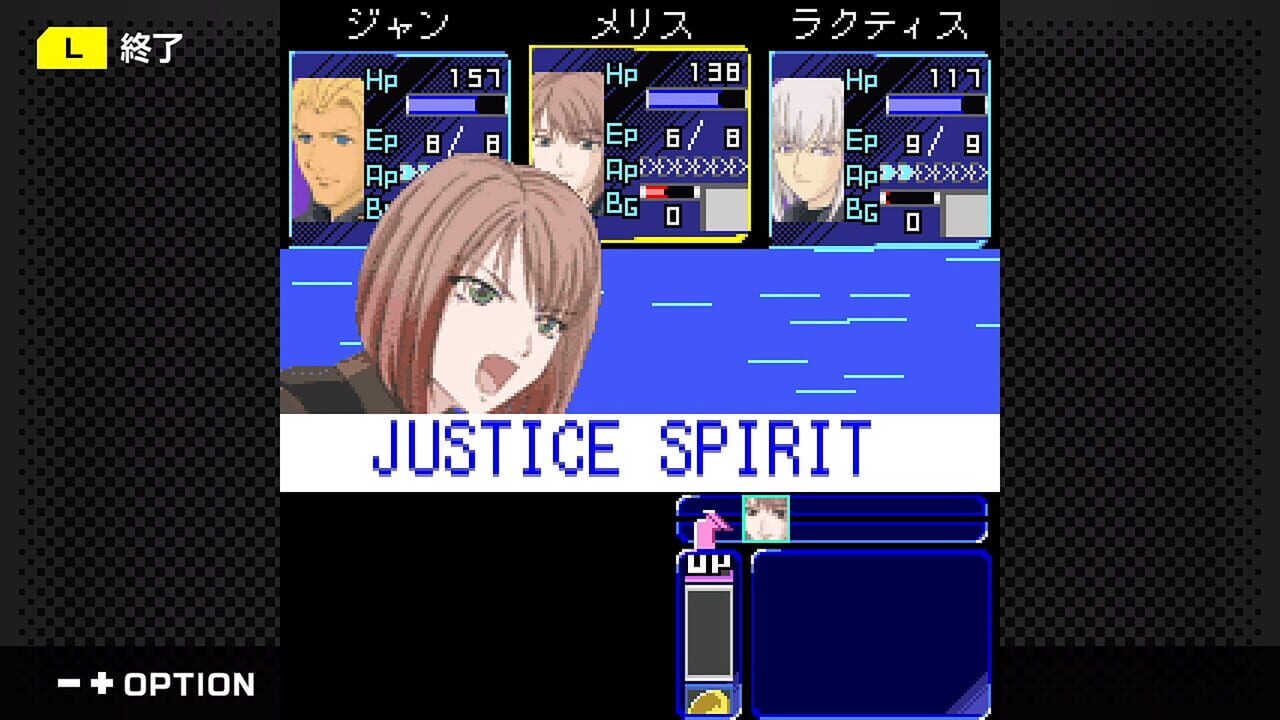The height and width of the screenshot is (720, 1280).
Task: Click the UP label above the vertical gauge
Action: coord(710,565)
